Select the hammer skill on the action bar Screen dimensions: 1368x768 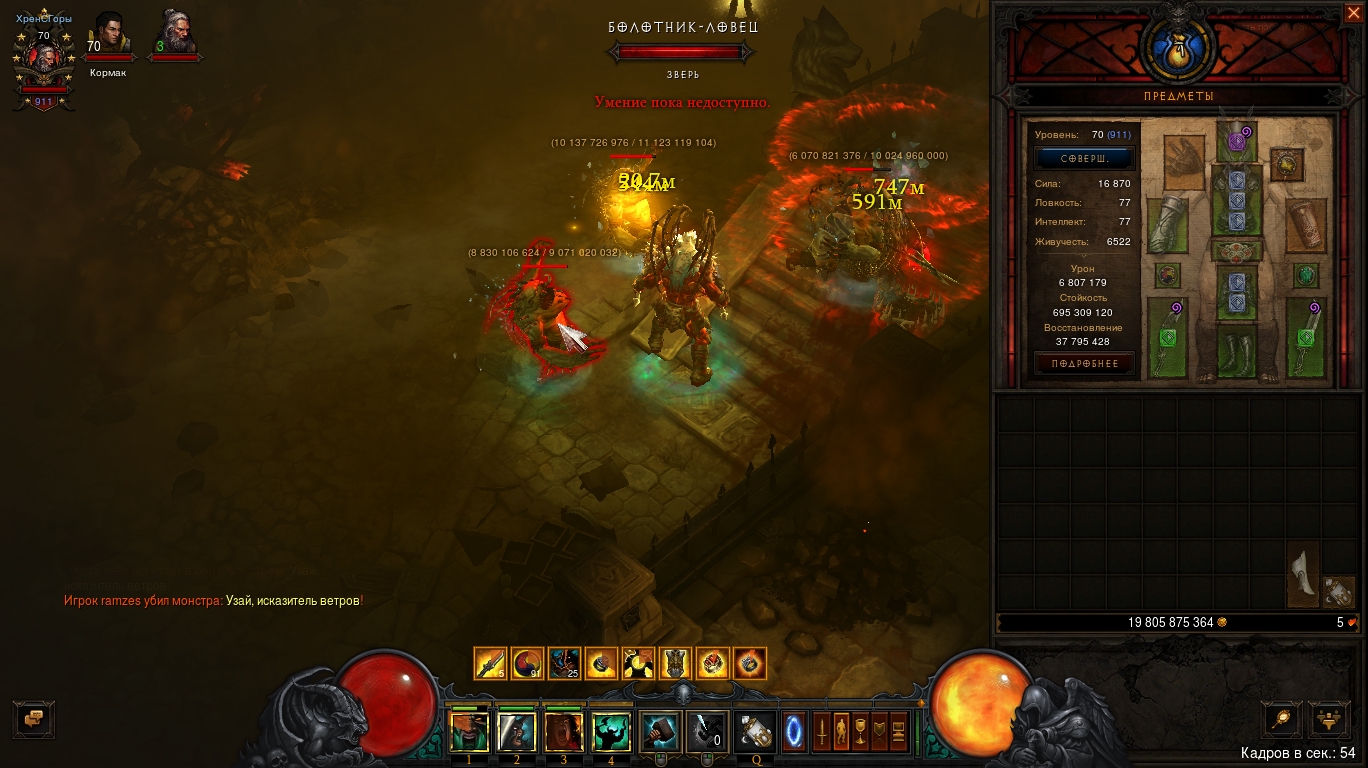click(659, 732)
